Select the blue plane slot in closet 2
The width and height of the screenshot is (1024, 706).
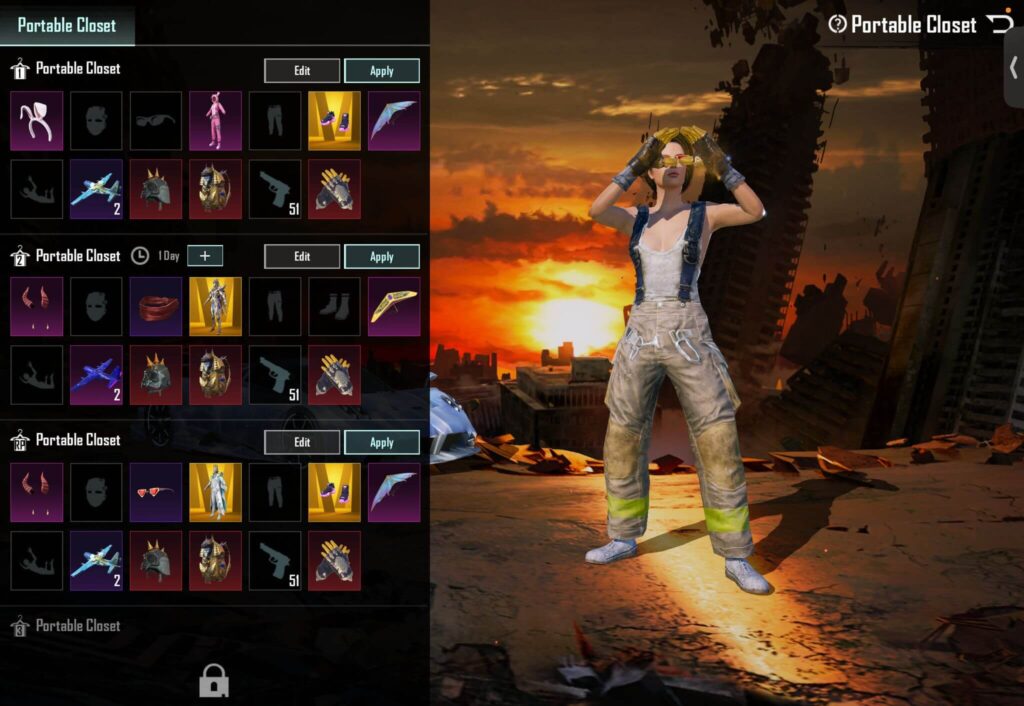click(97, 375)
